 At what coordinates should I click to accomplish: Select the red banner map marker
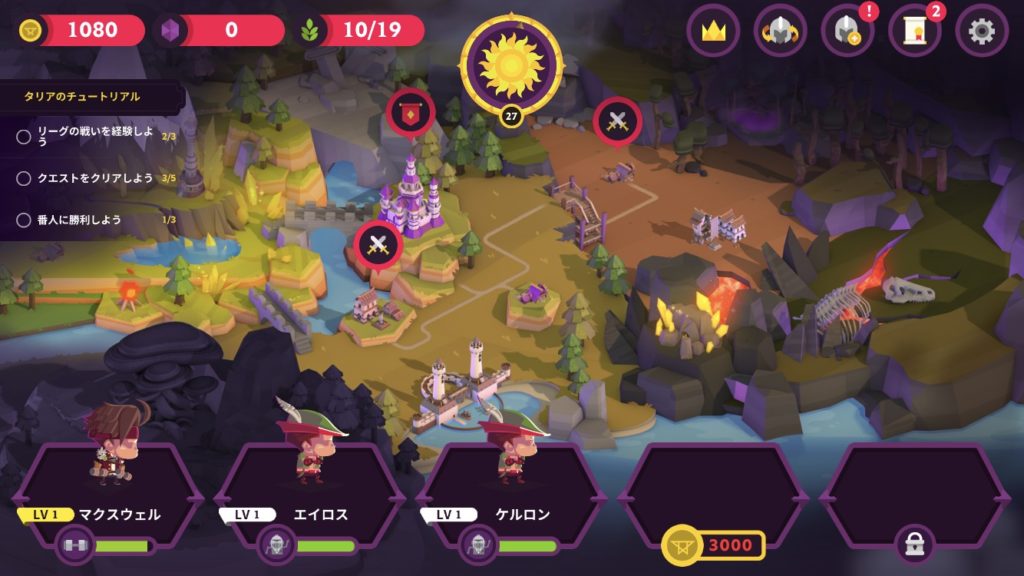pos(411,112)
